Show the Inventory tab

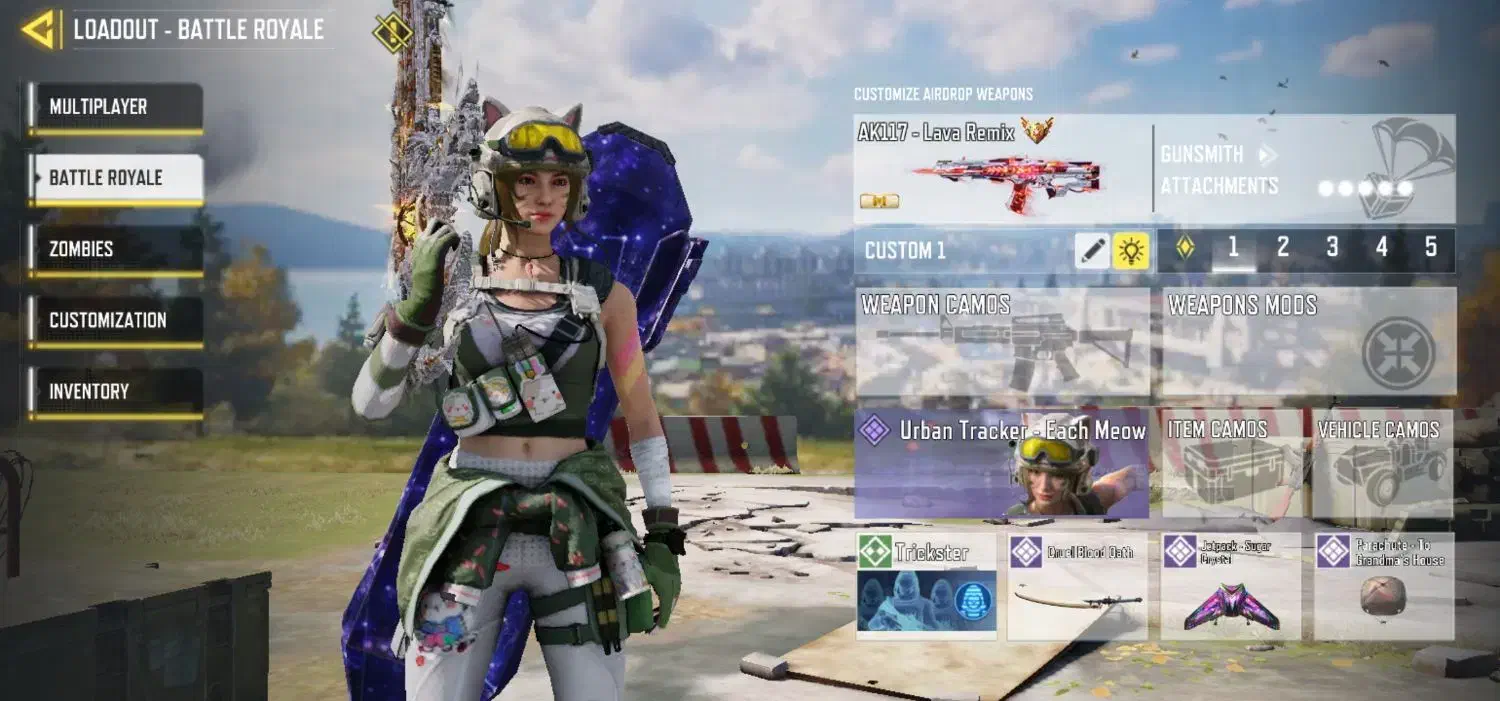pos(116,391)
